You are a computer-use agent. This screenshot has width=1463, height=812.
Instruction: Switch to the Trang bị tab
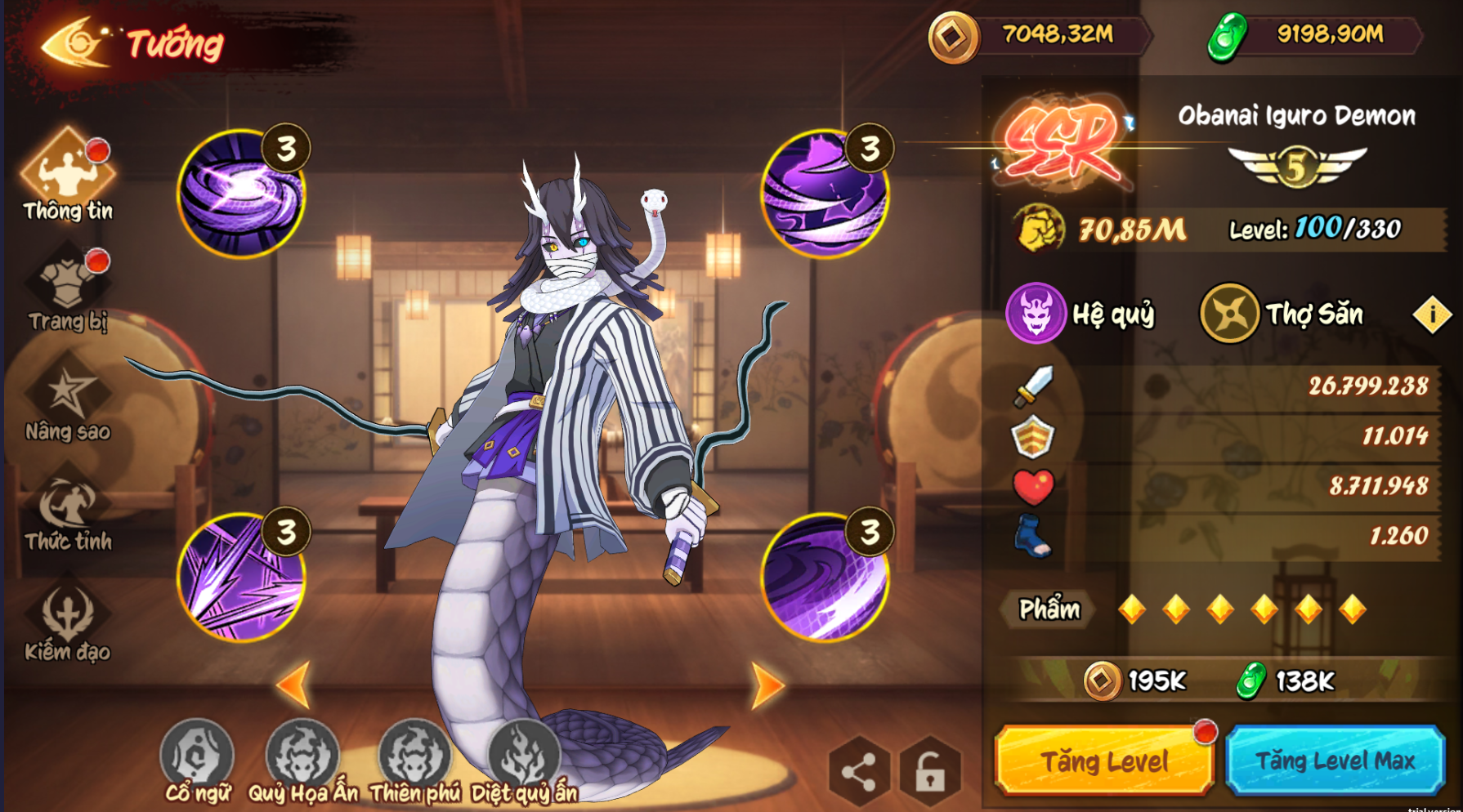[68, 288]
